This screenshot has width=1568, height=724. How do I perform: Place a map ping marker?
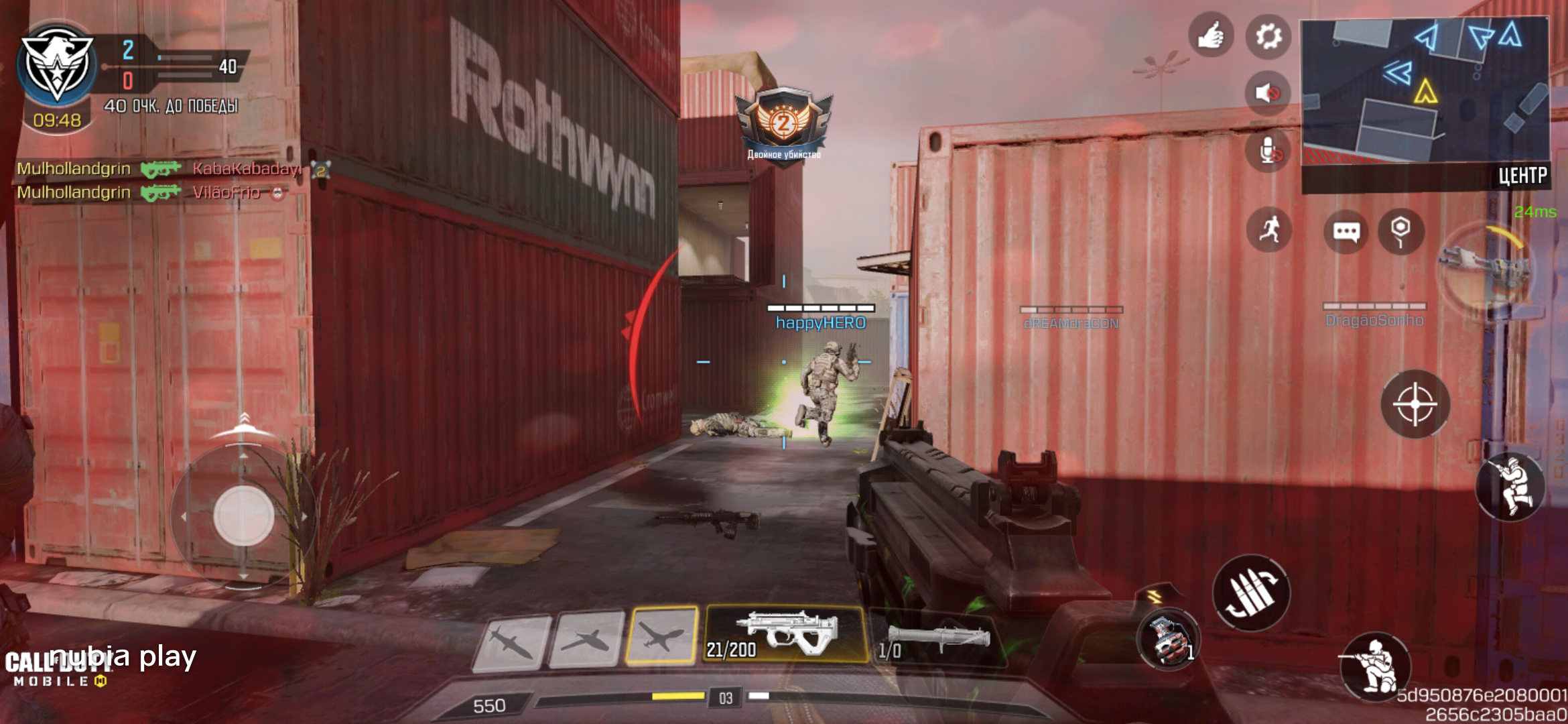1400,231
